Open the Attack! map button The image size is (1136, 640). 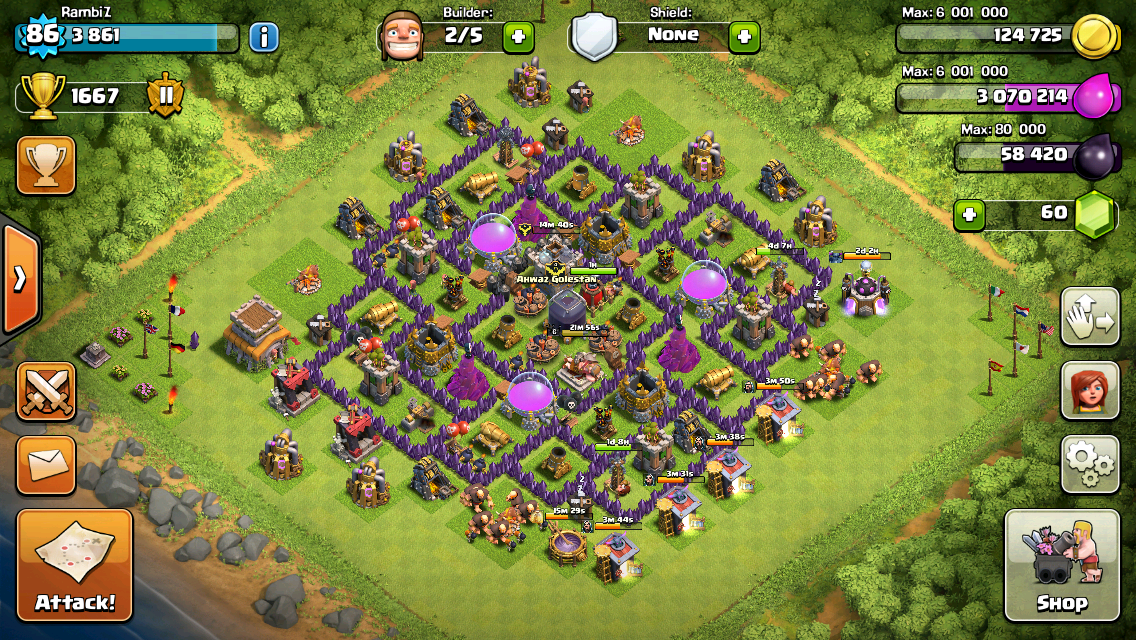click(75, 565)
